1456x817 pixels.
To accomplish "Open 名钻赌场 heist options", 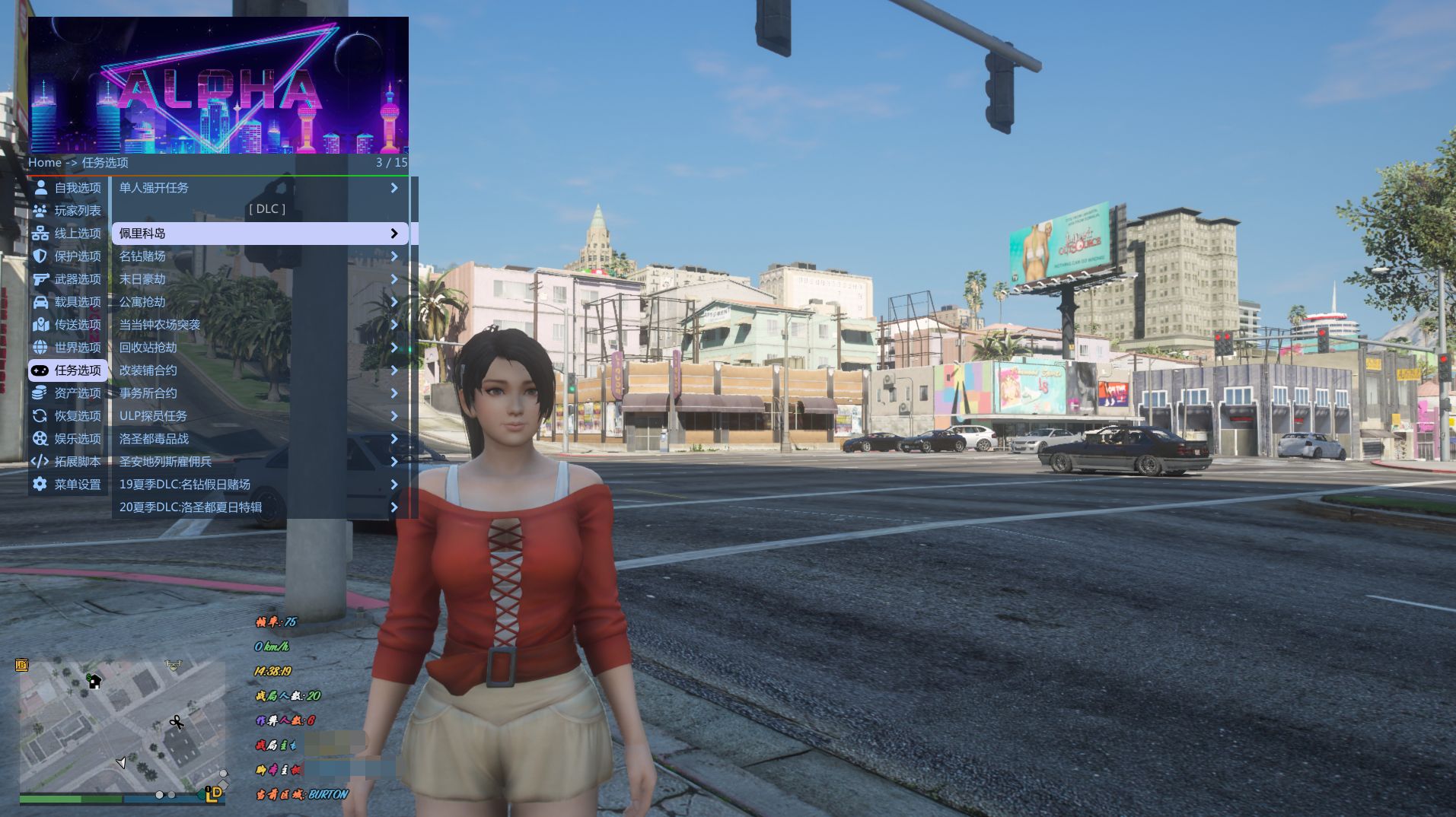I will click(x=260, y=256).
